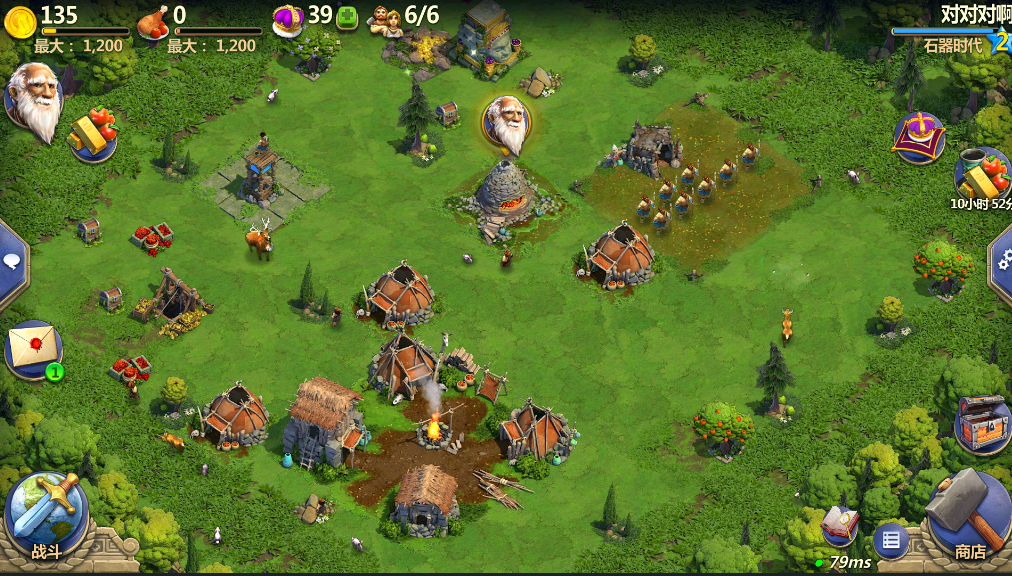Screen dimensions: 1012x576
Task: Tap the old advisor portrait on the left
Action: [x=34, y=97]
